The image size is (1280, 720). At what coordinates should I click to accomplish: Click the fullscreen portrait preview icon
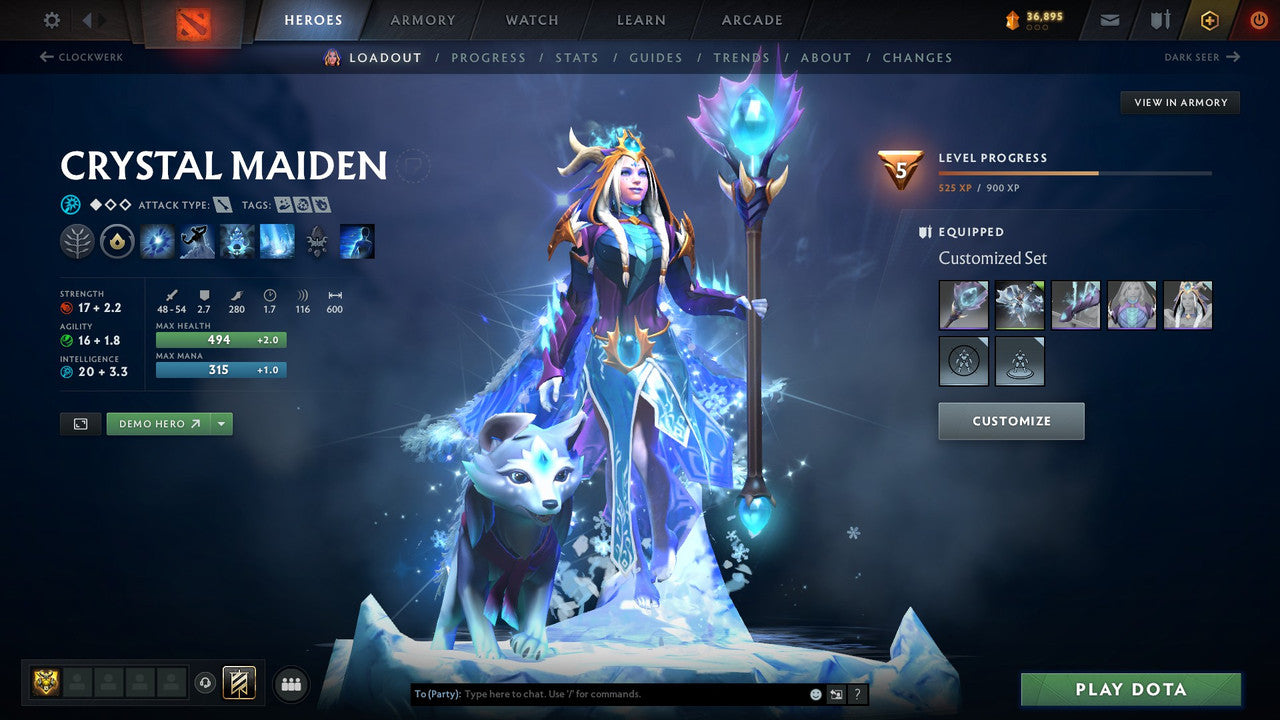point(80,423)
